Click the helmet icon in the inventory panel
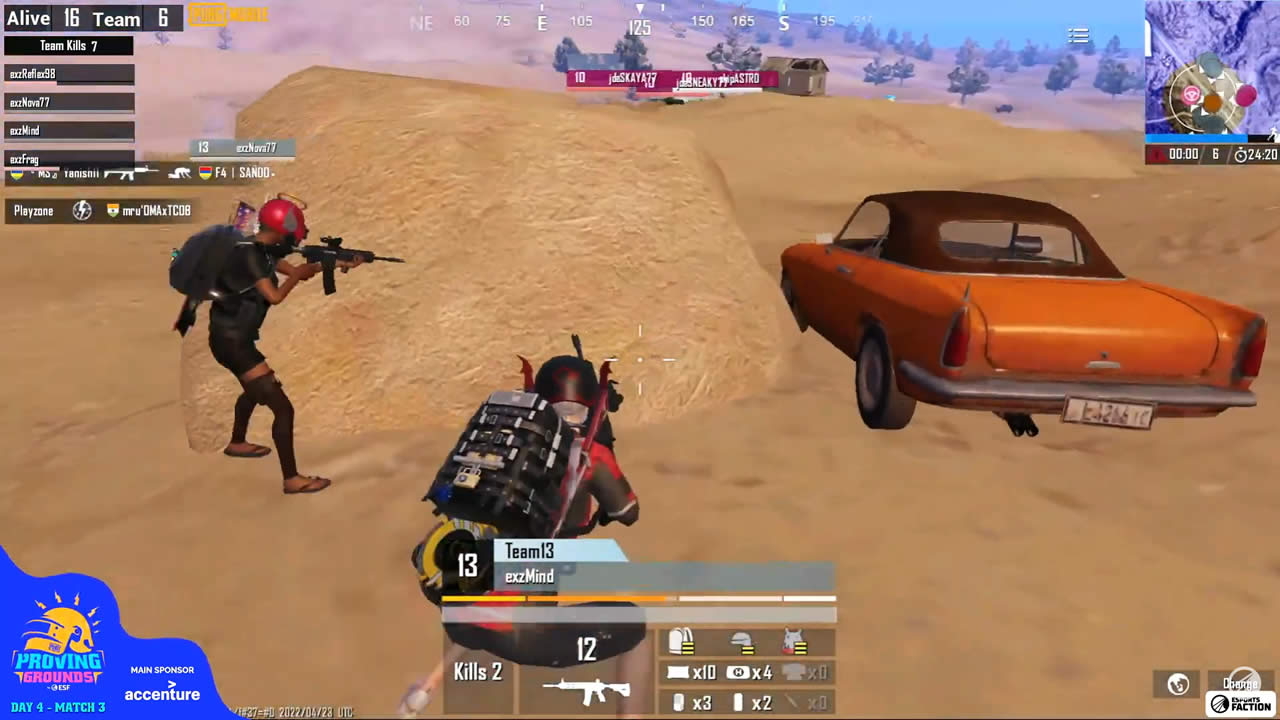This screenshot has width=1280, height=720. coord(740,642)
